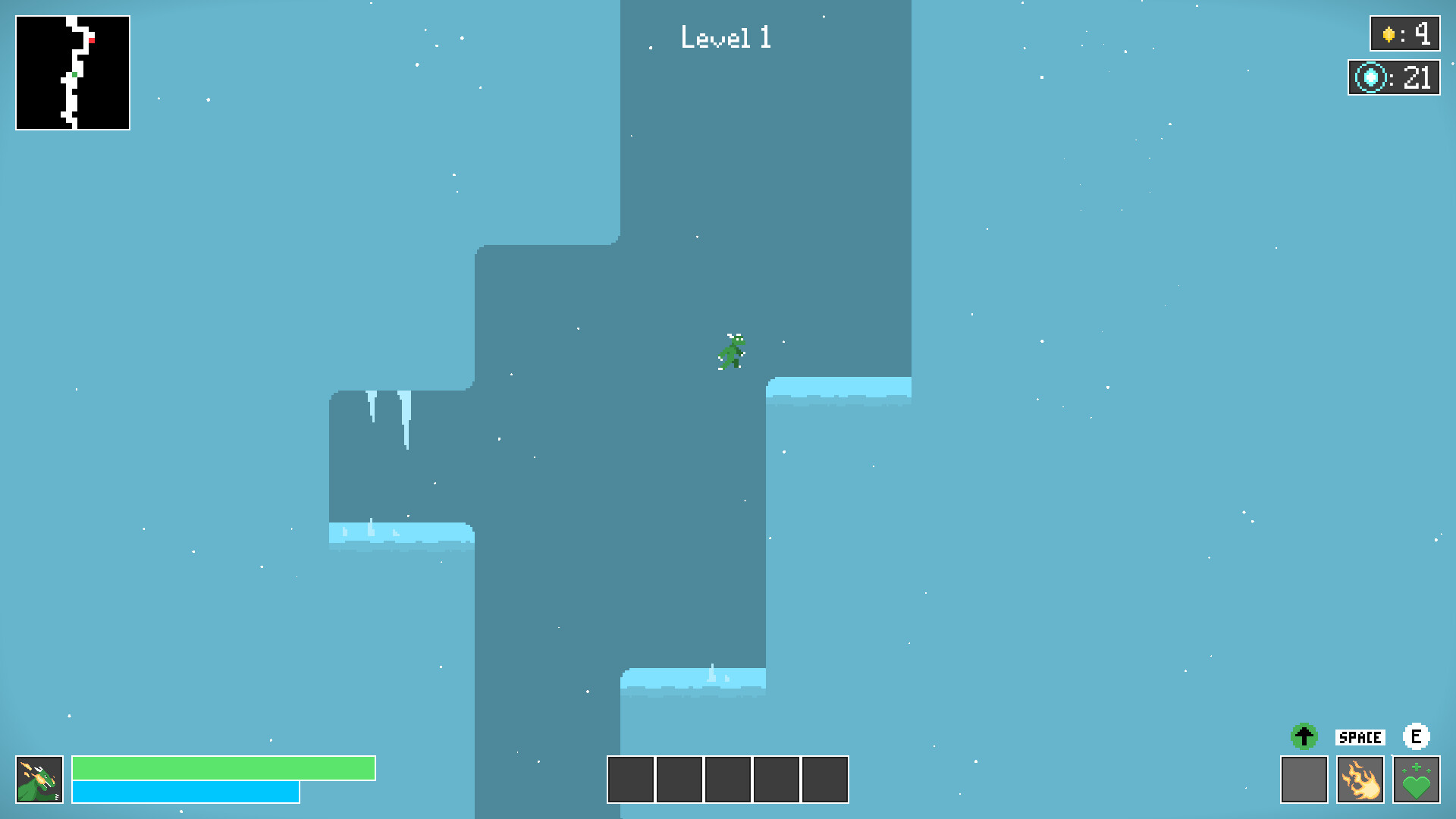Click the empty ability slot below the arrow
The width and height of the screenshot is (1456, 819).
1305,779
